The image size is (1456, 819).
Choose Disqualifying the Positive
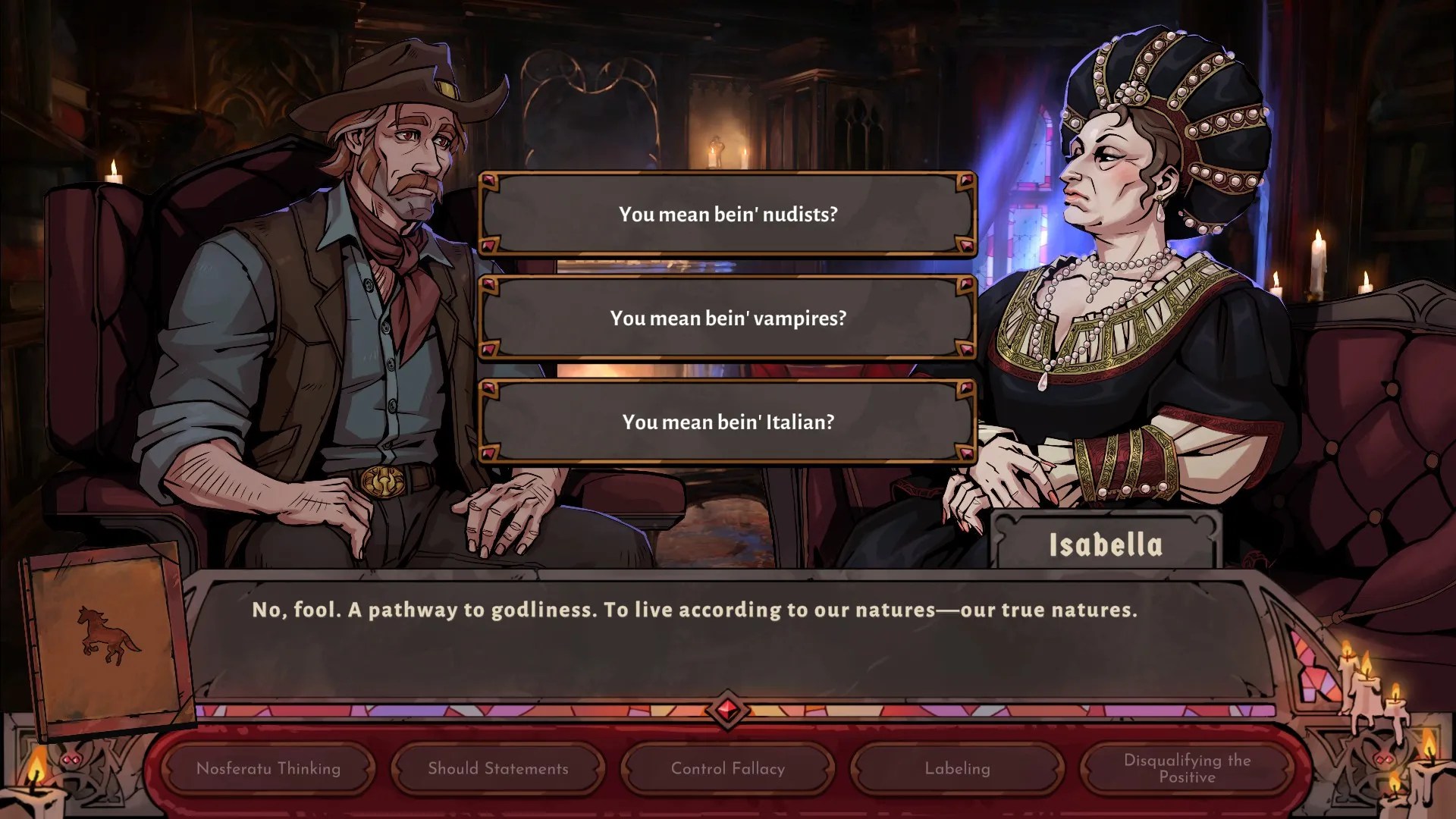(x=1186, y=768)
